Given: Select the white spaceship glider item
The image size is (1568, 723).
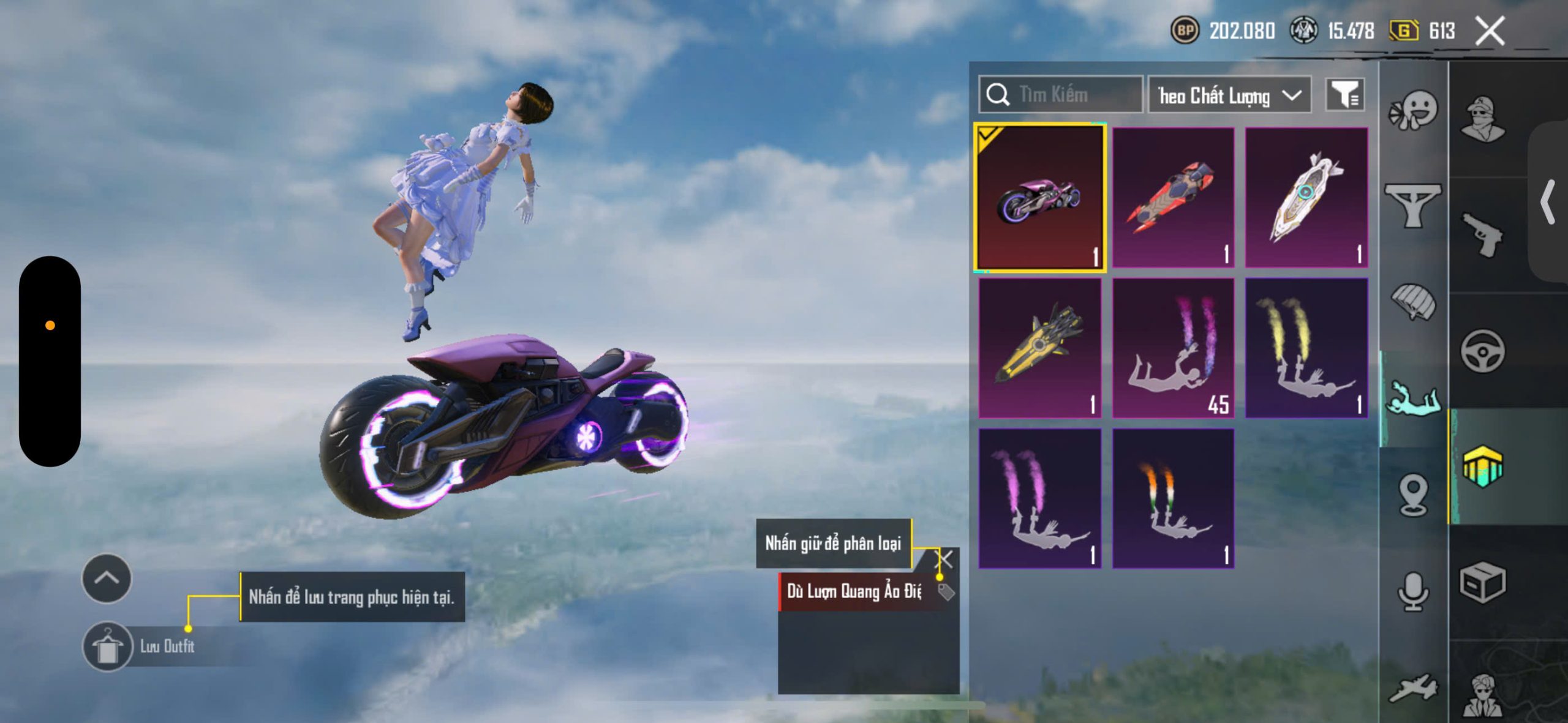Looking at the screenshot, I should pos(1306,197).
